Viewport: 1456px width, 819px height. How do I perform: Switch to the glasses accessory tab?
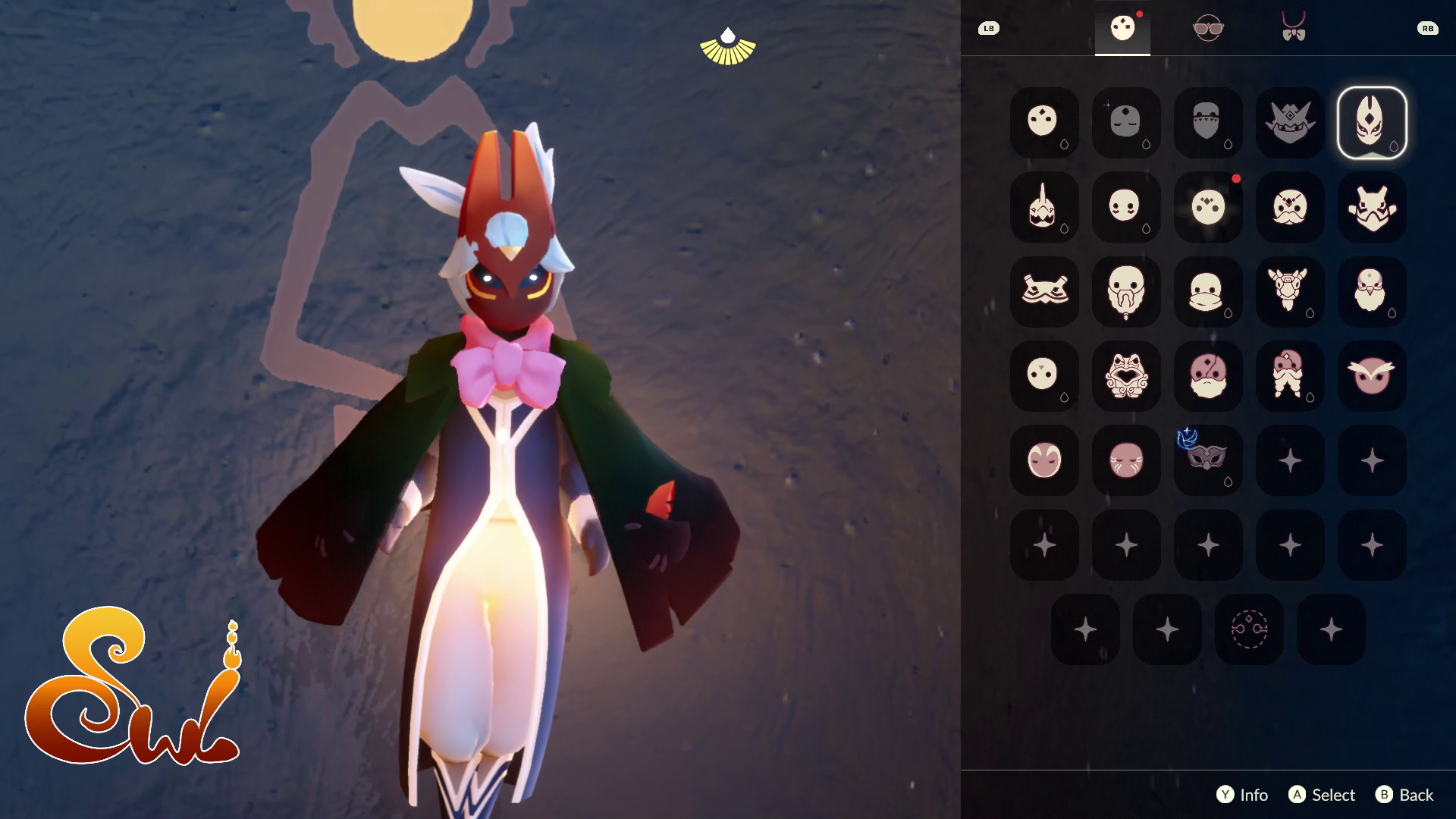tap(1207, 29)
